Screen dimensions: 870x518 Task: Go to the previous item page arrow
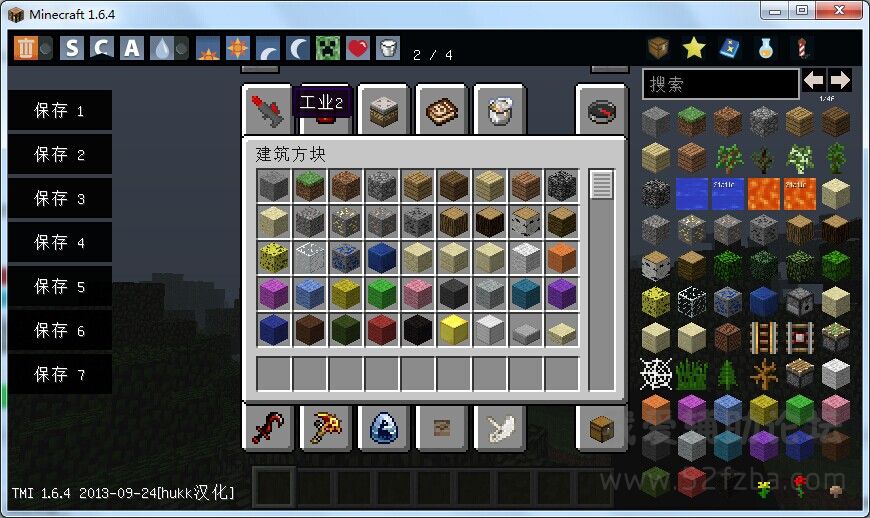coord(814,80)
